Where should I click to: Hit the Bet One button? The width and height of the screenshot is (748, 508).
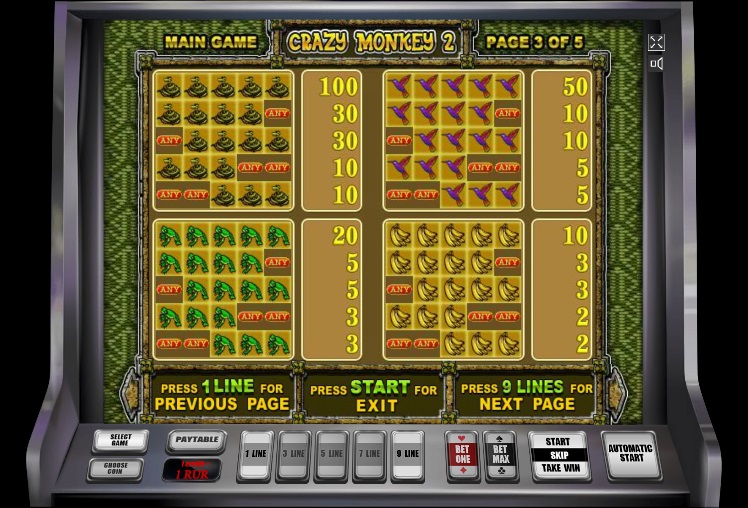pos(462,454)
